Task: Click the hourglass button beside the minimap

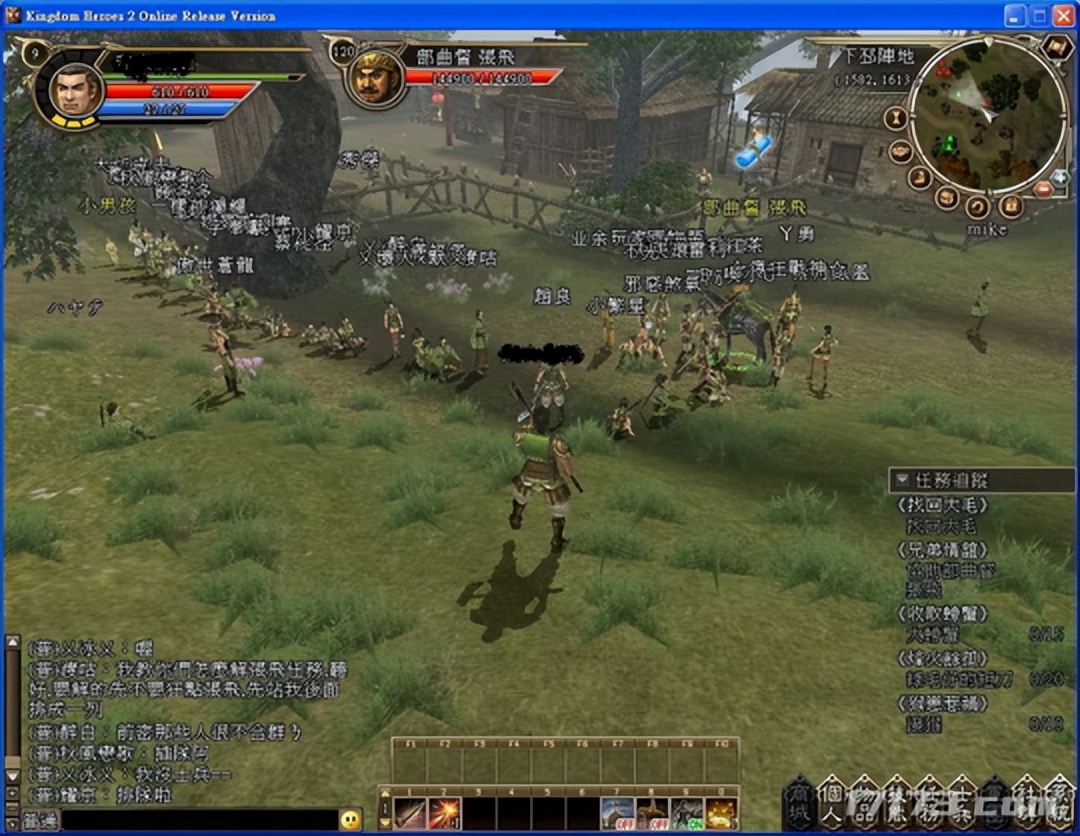Action: 897,118
